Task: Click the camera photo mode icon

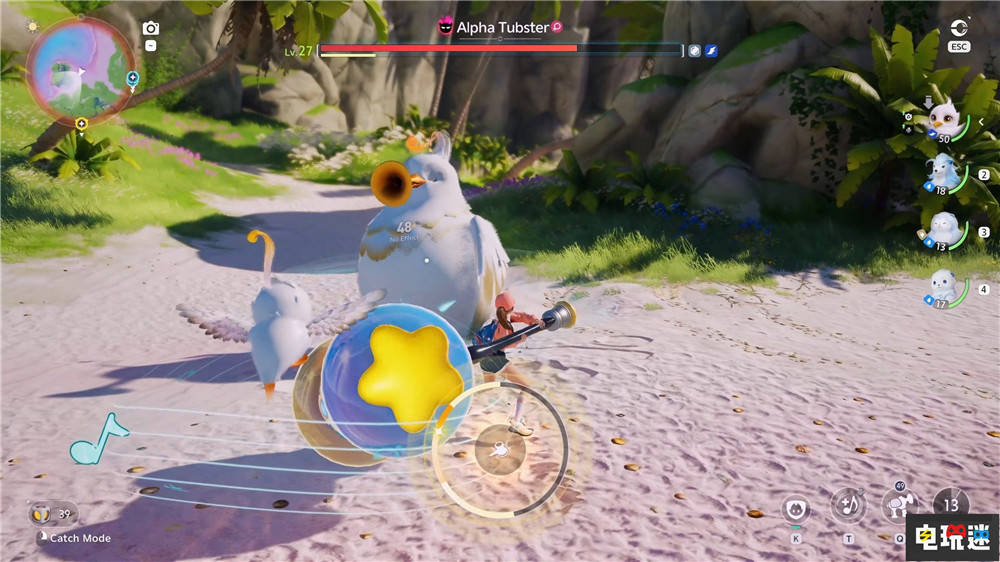Action: tap(150, 28)
